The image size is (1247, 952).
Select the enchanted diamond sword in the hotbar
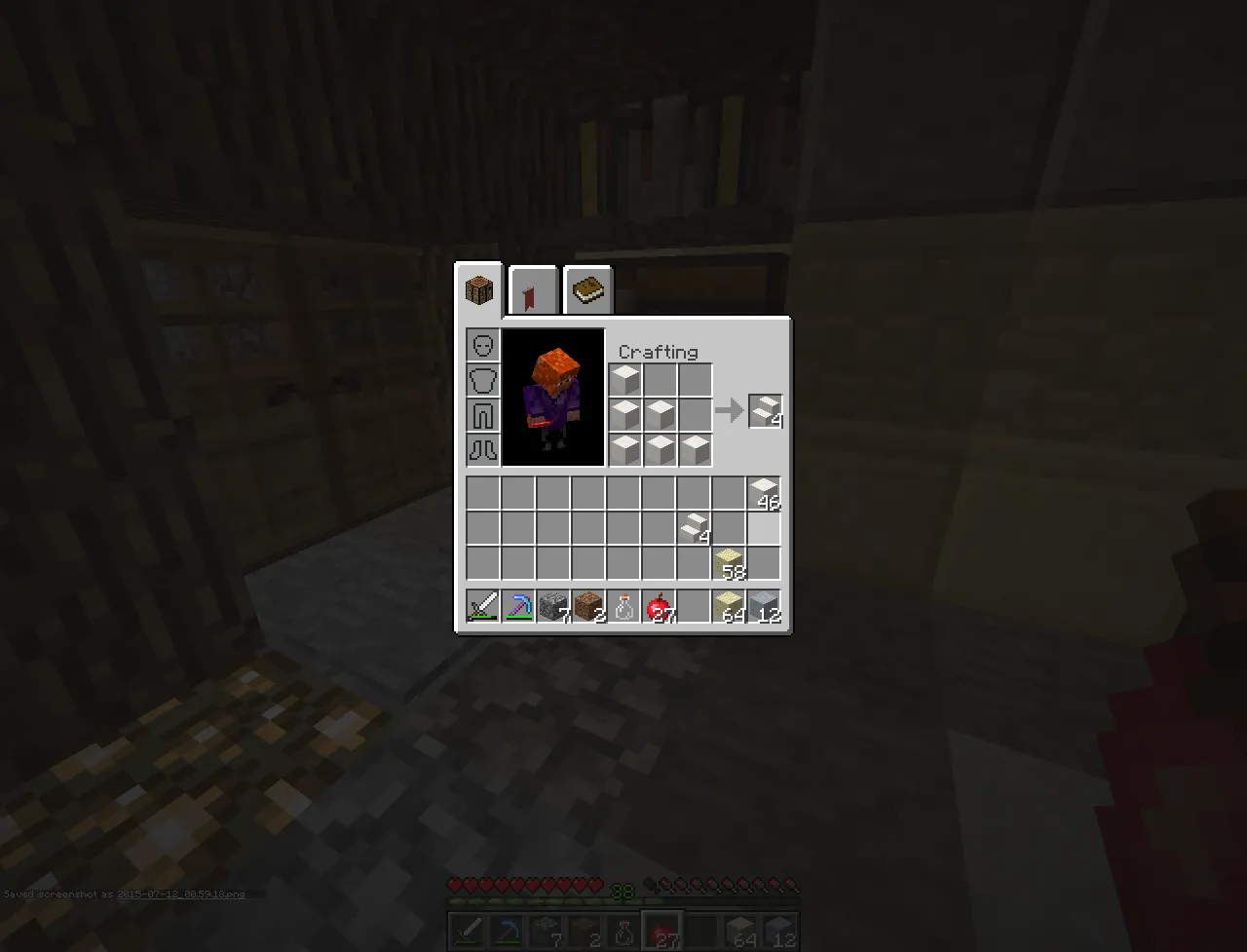tap(482, 606)
